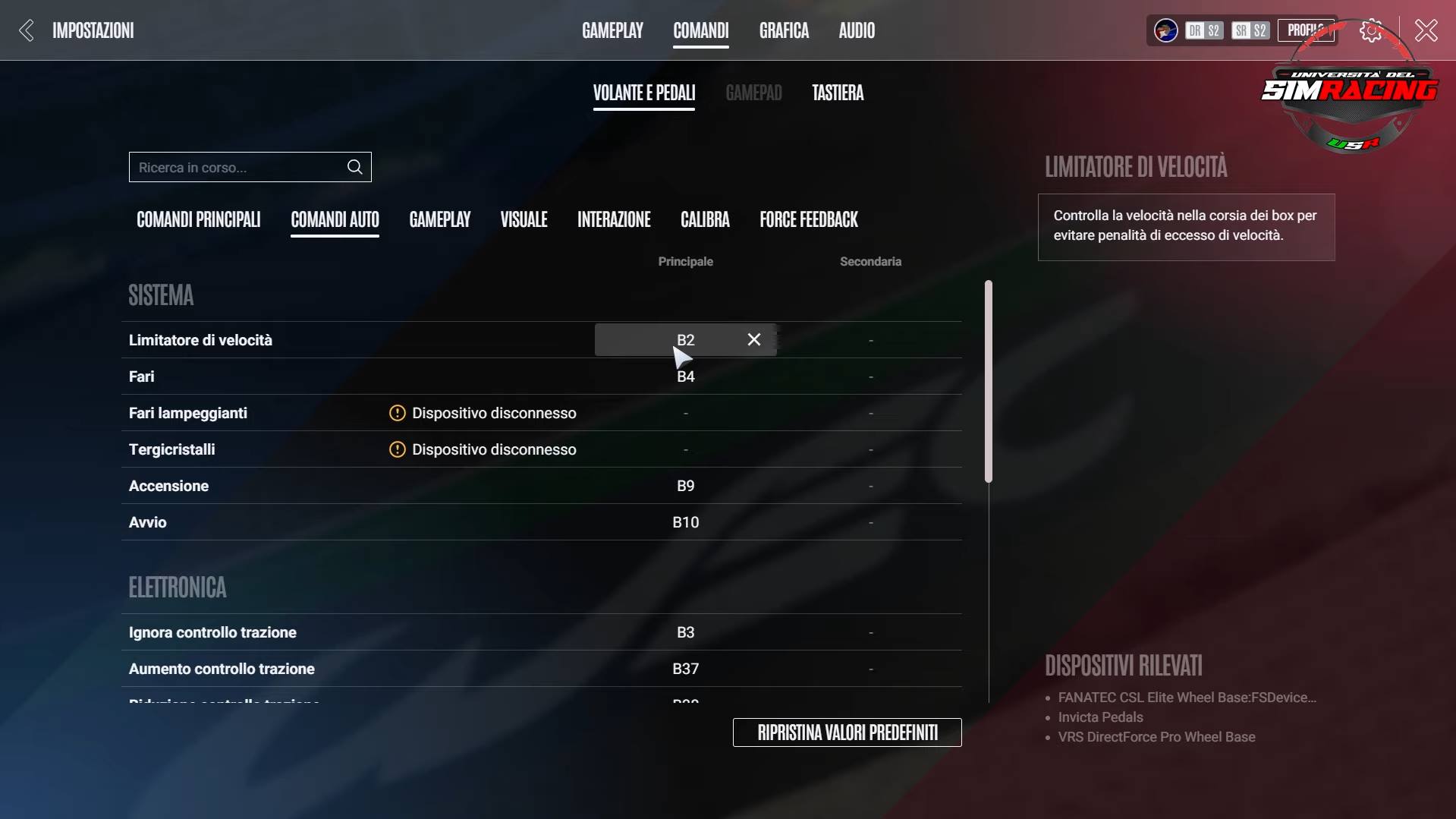Open the settings gear icon
The width and height of the screenshot is (1456, 819).
pos(1370,30)
